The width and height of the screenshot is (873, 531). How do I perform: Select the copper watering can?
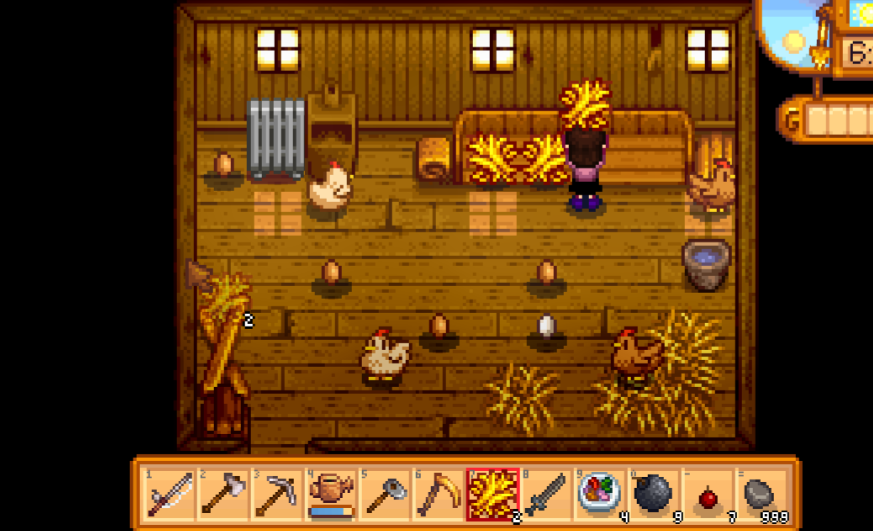pyautogui.click(x=329, y=494)
